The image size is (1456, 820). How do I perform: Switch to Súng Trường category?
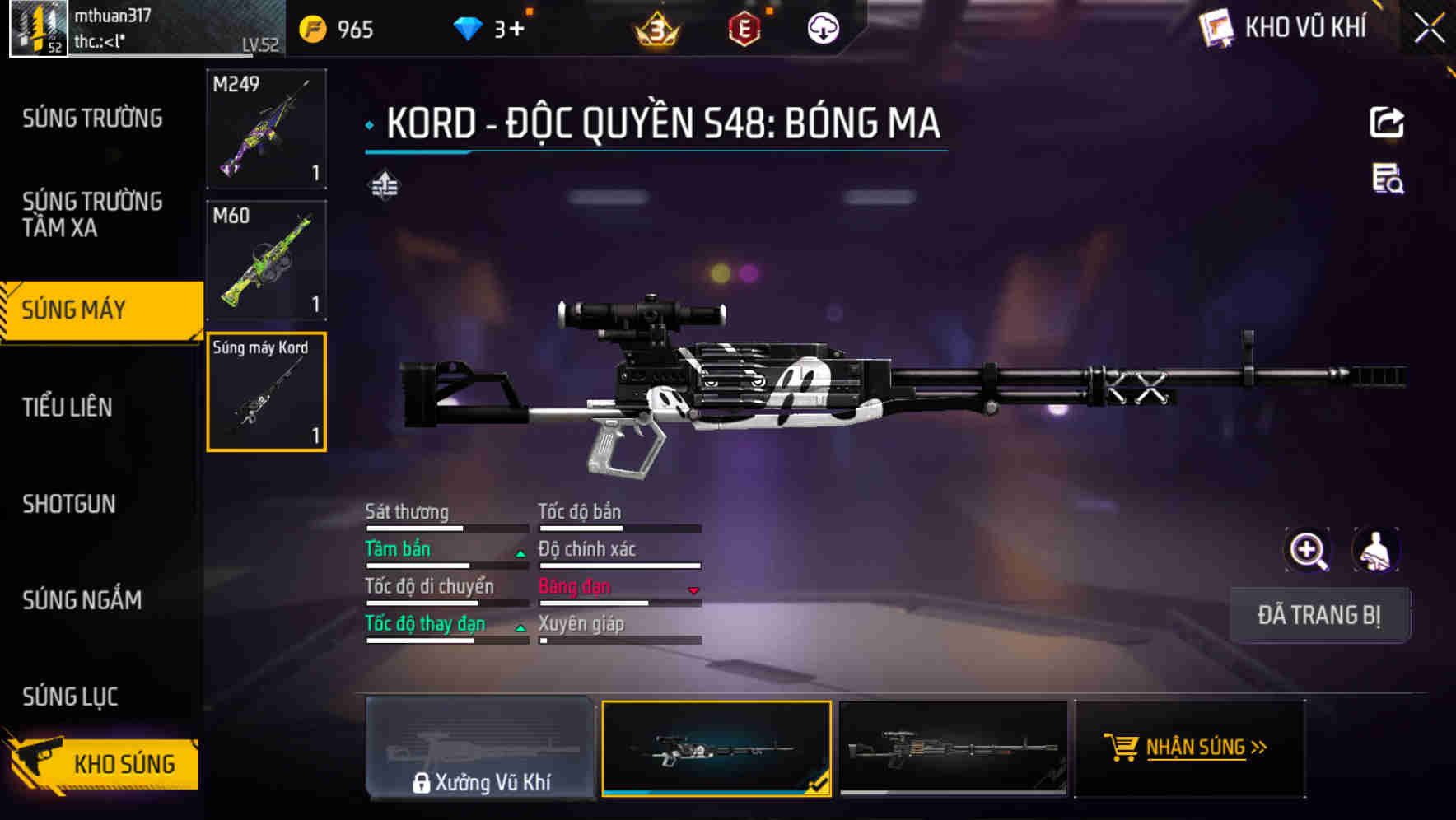pos(92,119)
